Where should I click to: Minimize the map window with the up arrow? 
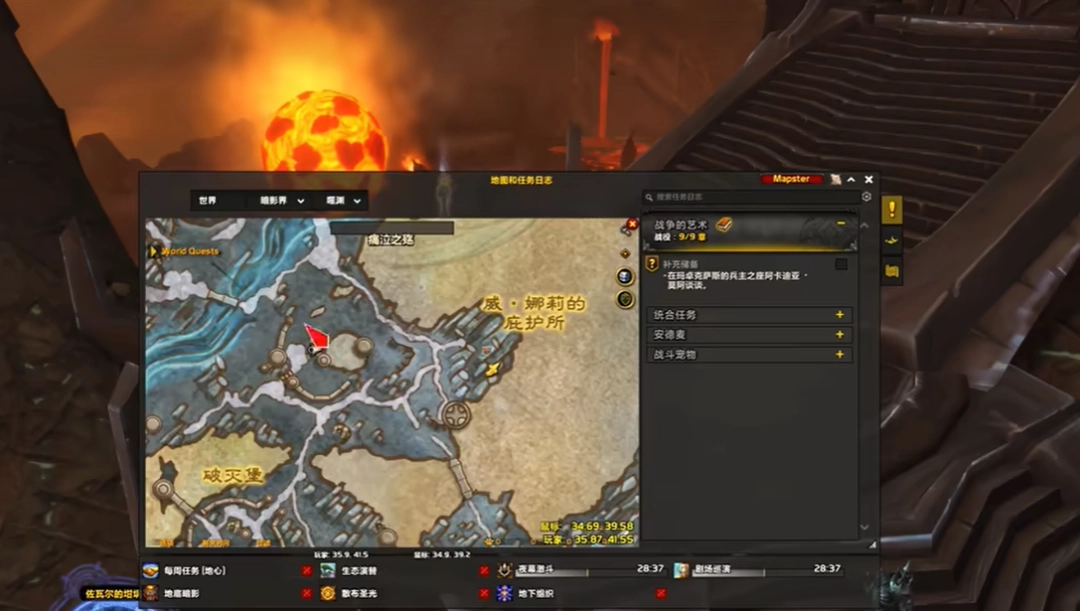coord(851,180)
